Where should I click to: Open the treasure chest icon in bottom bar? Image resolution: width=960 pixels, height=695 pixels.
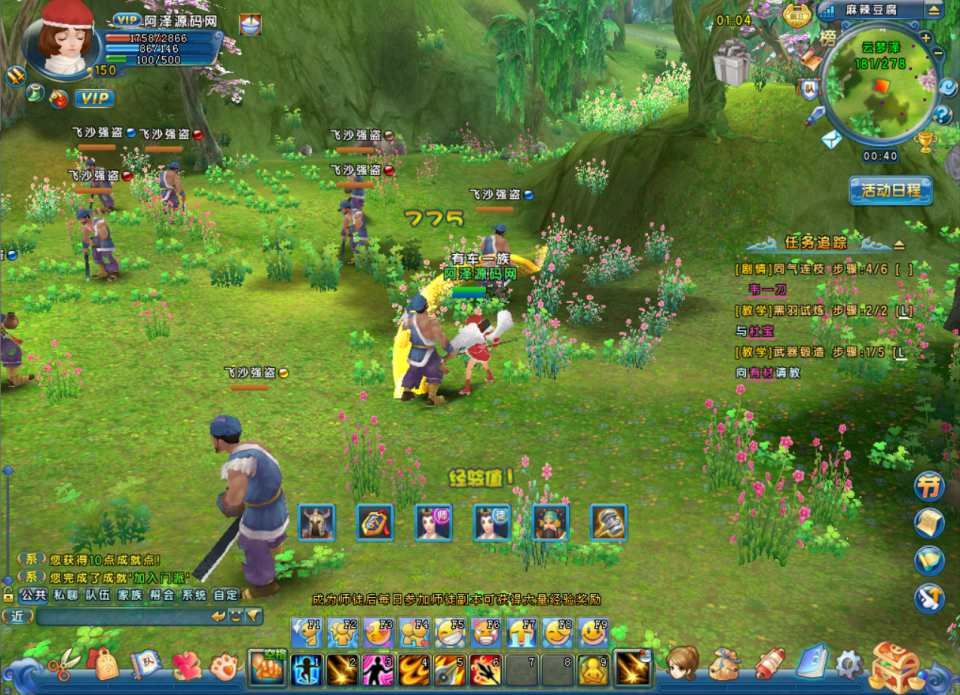tap(893, 667)
